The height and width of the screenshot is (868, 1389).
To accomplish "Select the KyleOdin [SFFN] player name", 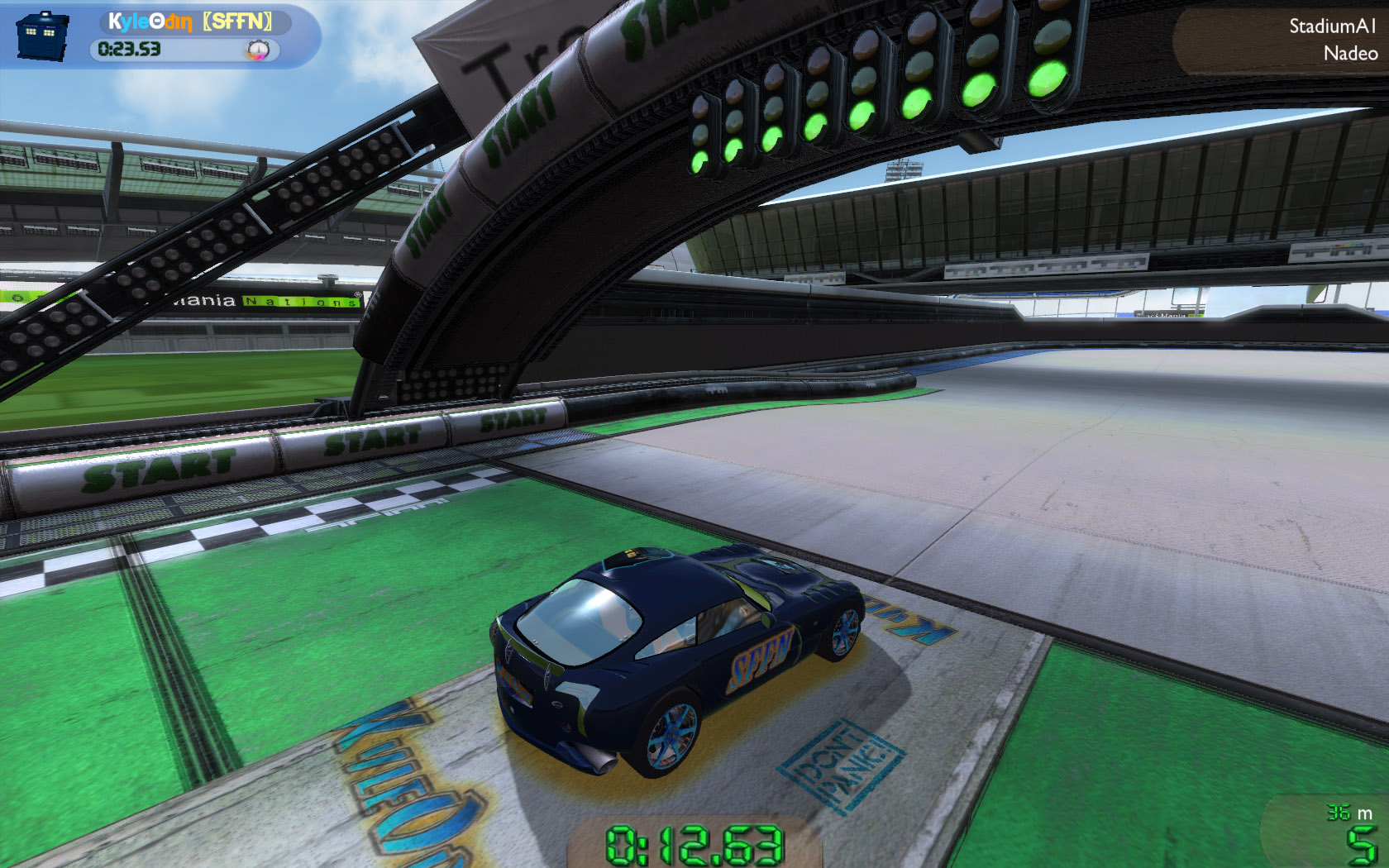I will (191, 21).
